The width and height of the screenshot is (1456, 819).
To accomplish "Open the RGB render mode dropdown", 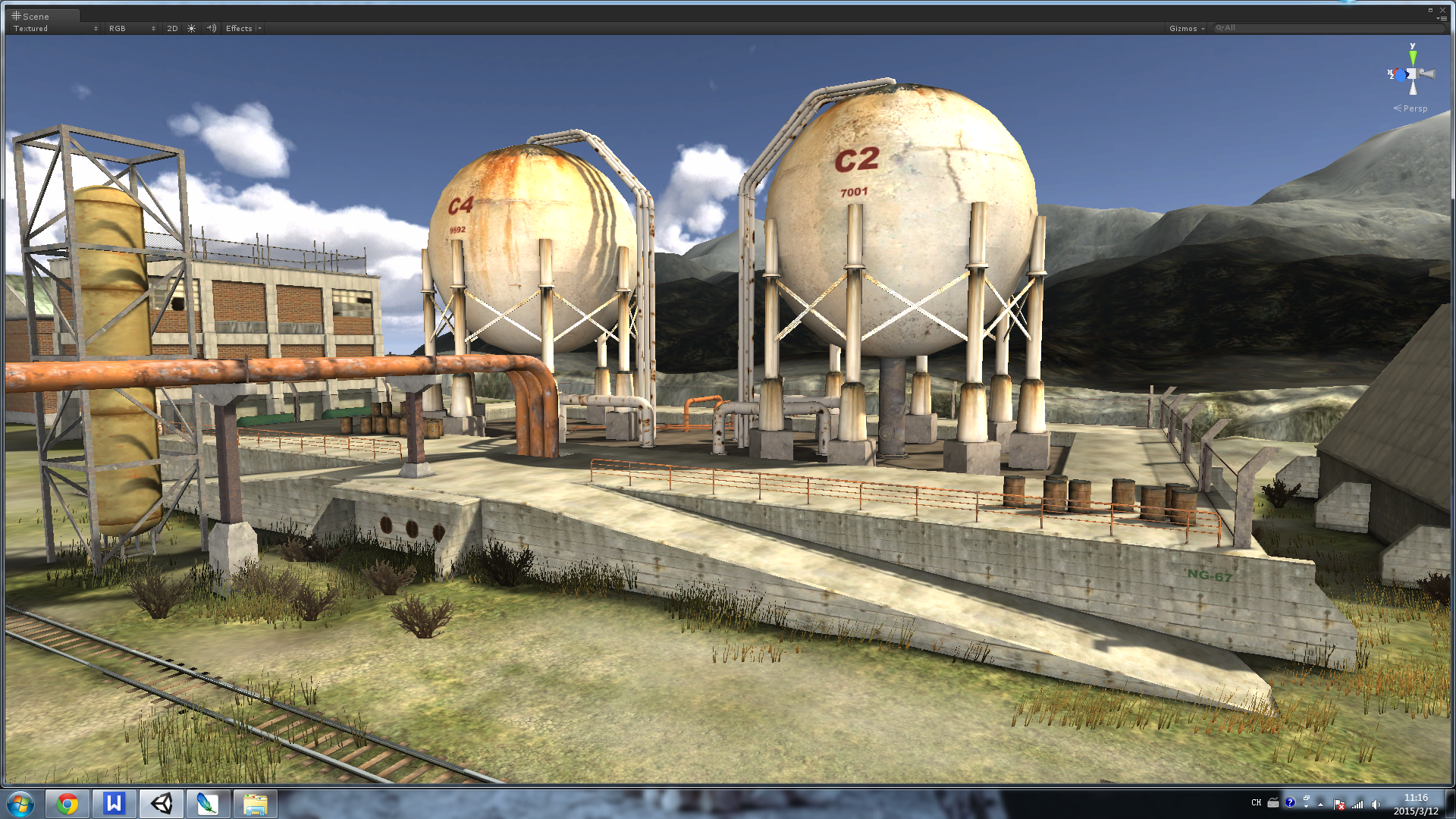I will tap(131, 29).
